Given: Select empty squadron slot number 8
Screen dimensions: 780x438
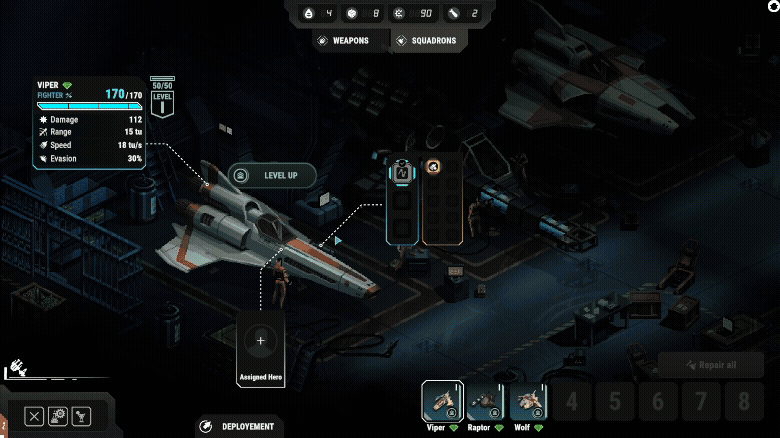Looking at the screenshot, I should pyautogui.click(x=743, y=402).
